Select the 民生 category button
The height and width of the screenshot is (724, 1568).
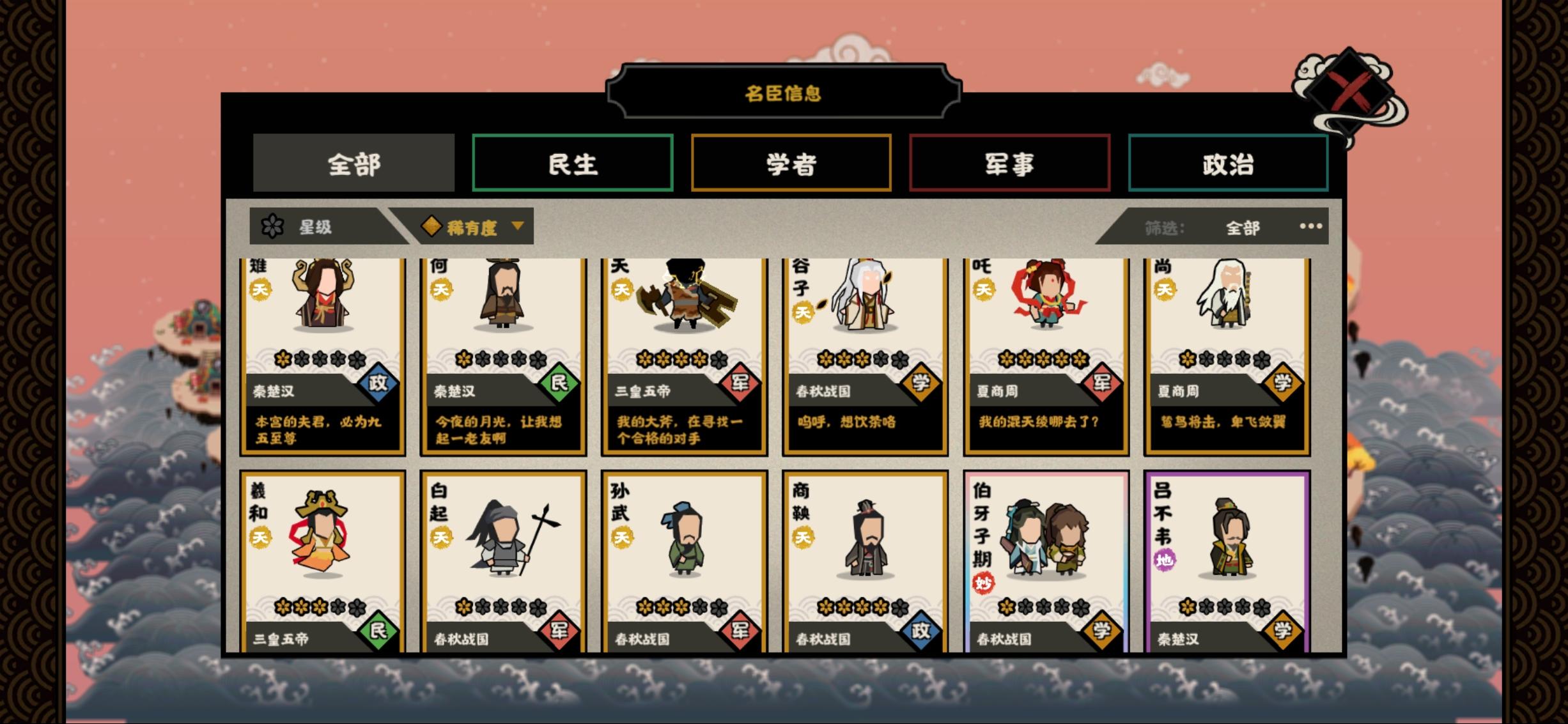(573, 164)
